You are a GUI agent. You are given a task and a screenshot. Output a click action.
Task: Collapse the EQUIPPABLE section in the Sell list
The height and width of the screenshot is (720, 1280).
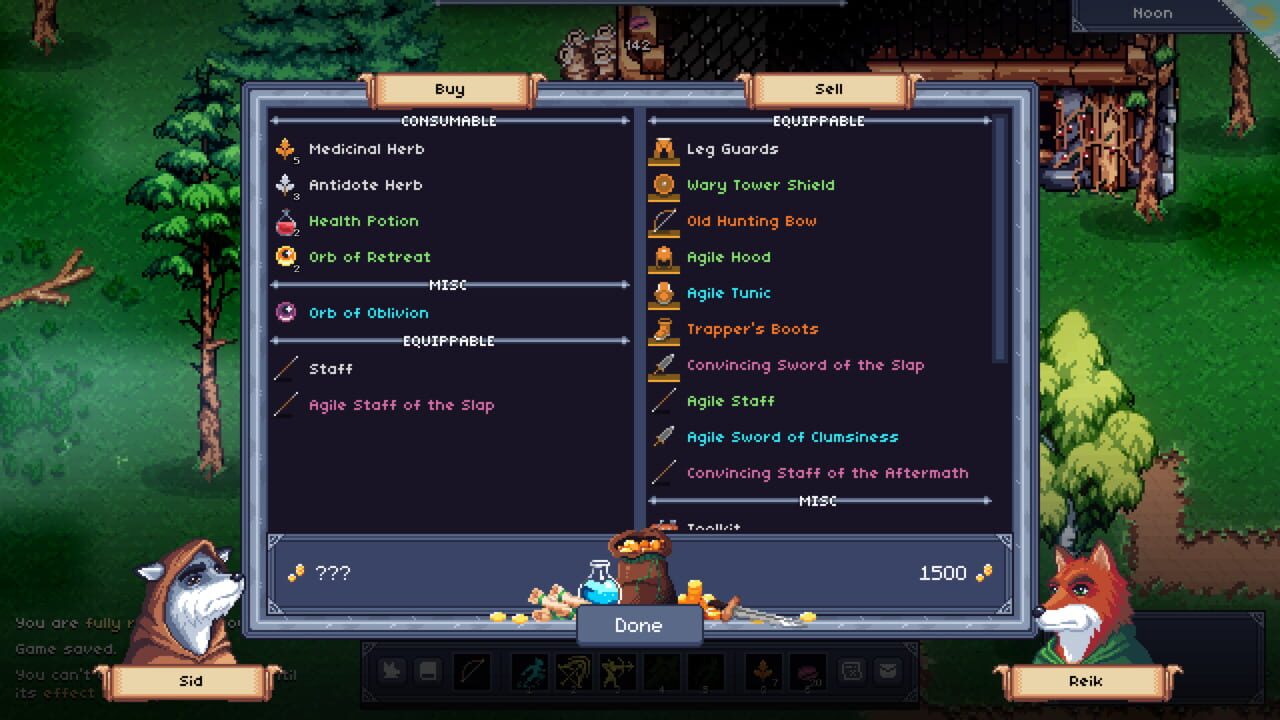click(820, 120)
